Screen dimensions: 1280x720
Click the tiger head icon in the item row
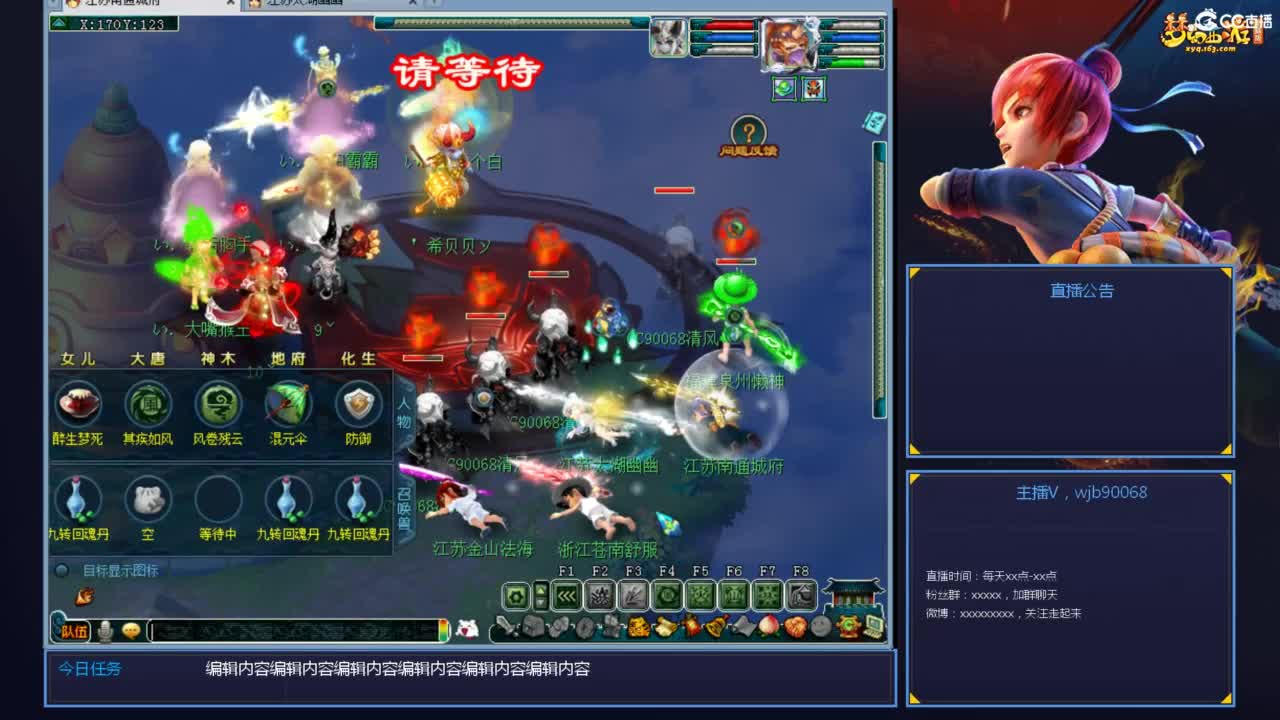(x=640, y=626)
